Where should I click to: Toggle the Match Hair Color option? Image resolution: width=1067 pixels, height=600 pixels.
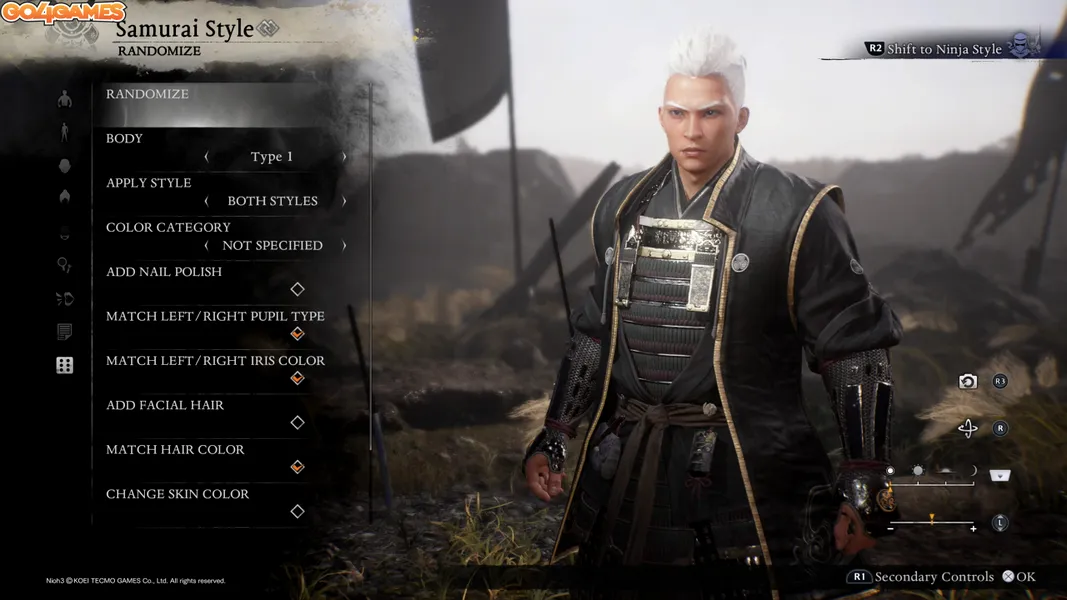(x=297, y=467)
